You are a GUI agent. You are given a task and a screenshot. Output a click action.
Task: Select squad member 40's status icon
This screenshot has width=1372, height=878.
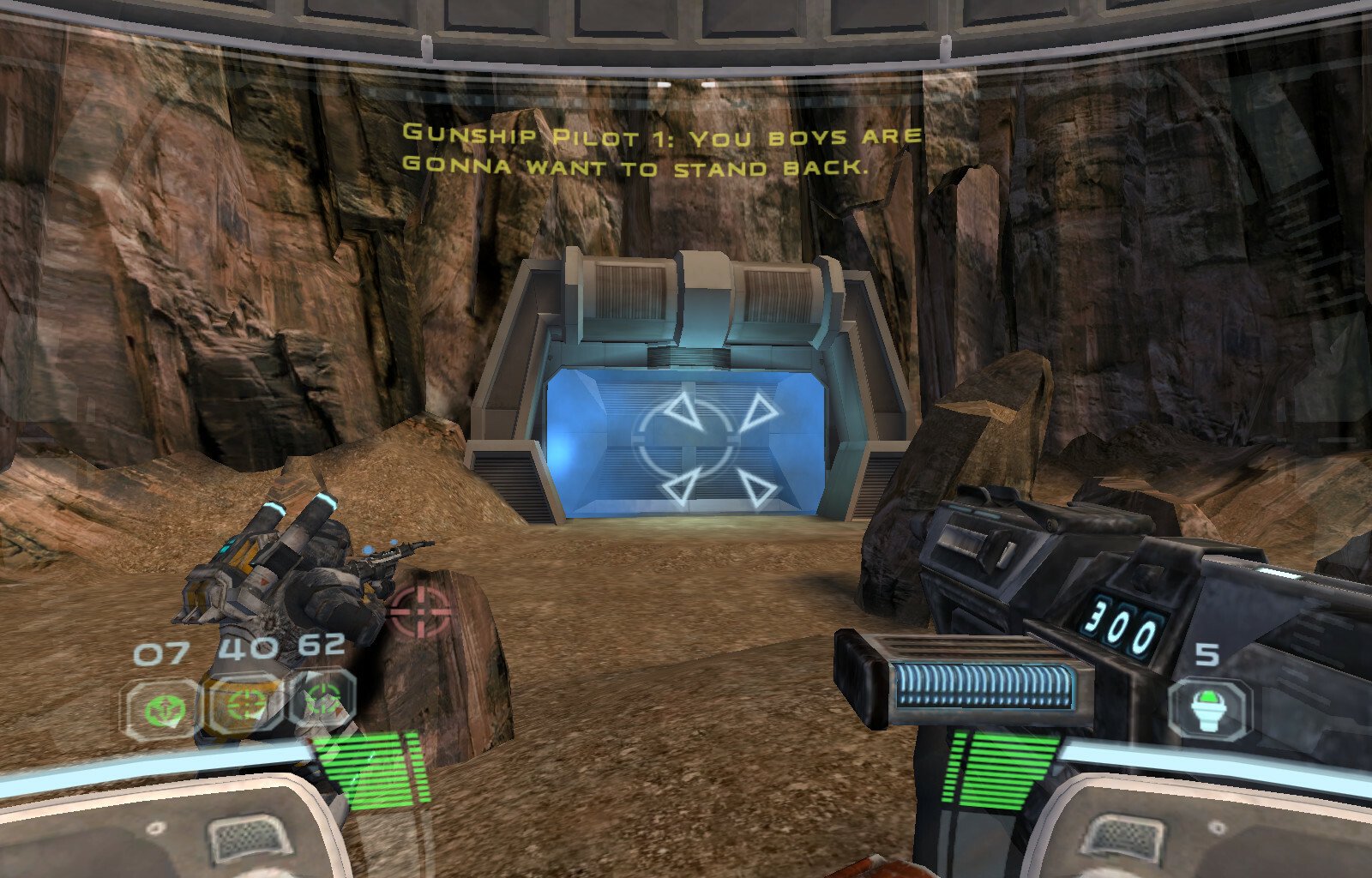(246, 703)
